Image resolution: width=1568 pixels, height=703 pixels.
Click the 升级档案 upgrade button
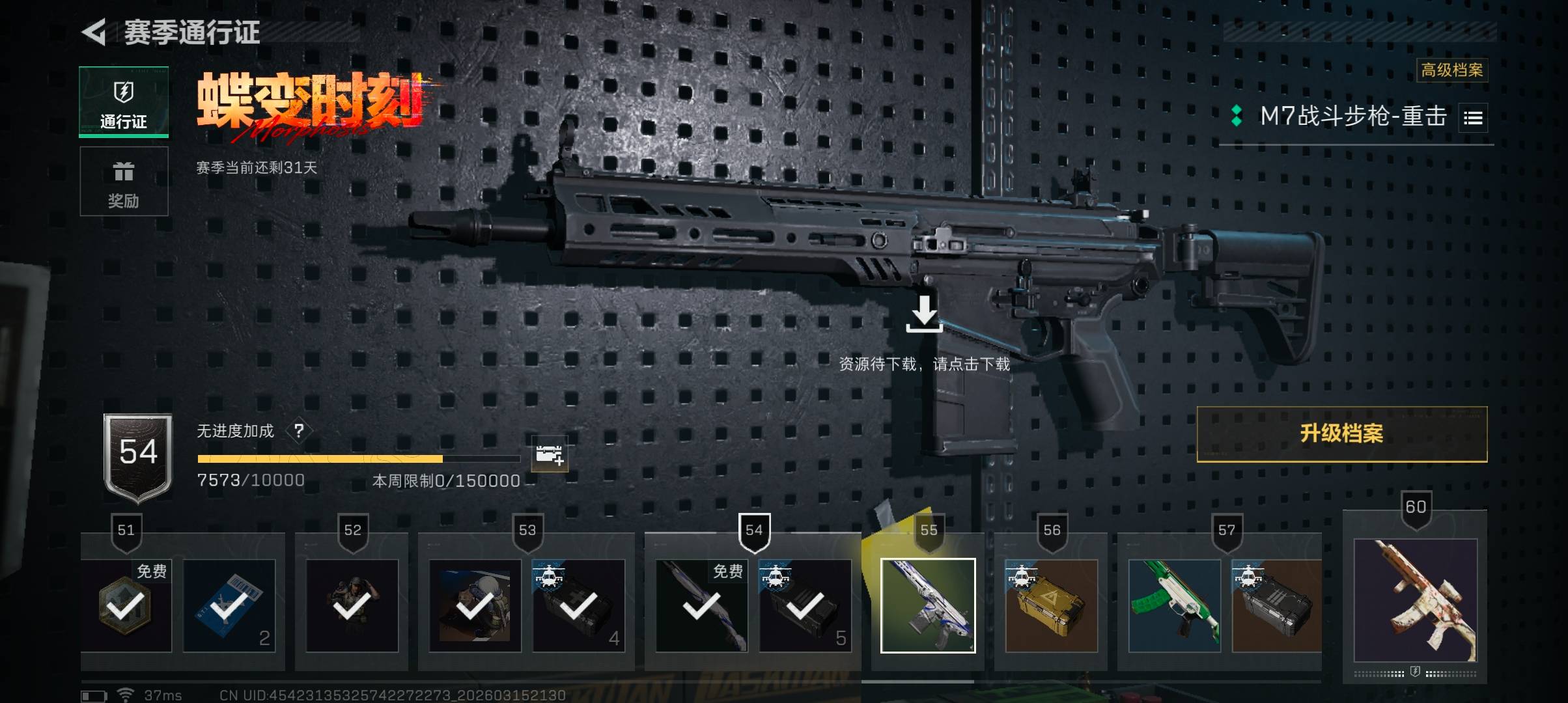coord(1341,434)
